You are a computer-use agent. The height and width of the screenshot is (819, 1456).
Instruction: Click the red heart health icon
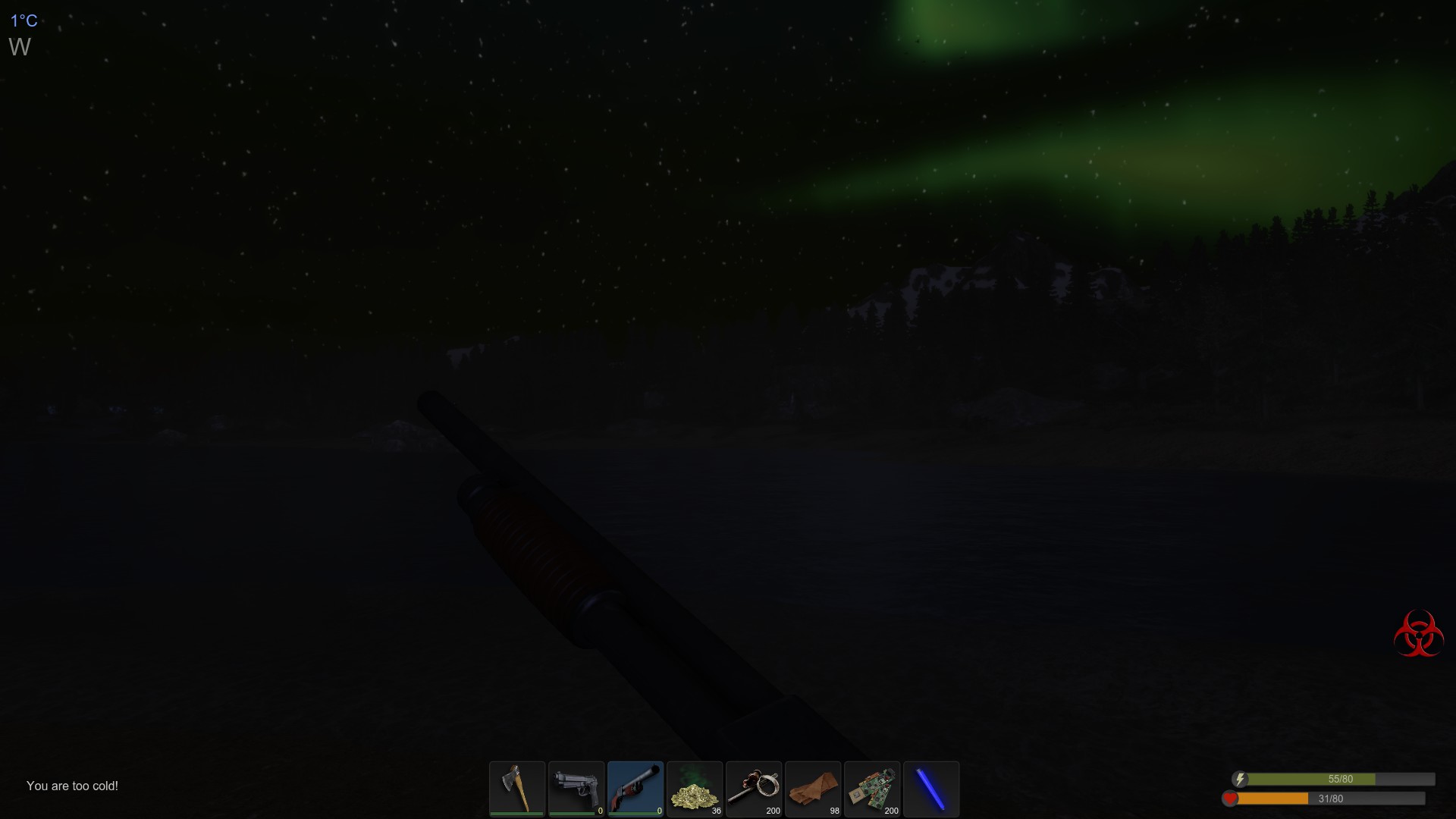(1232, 798)
